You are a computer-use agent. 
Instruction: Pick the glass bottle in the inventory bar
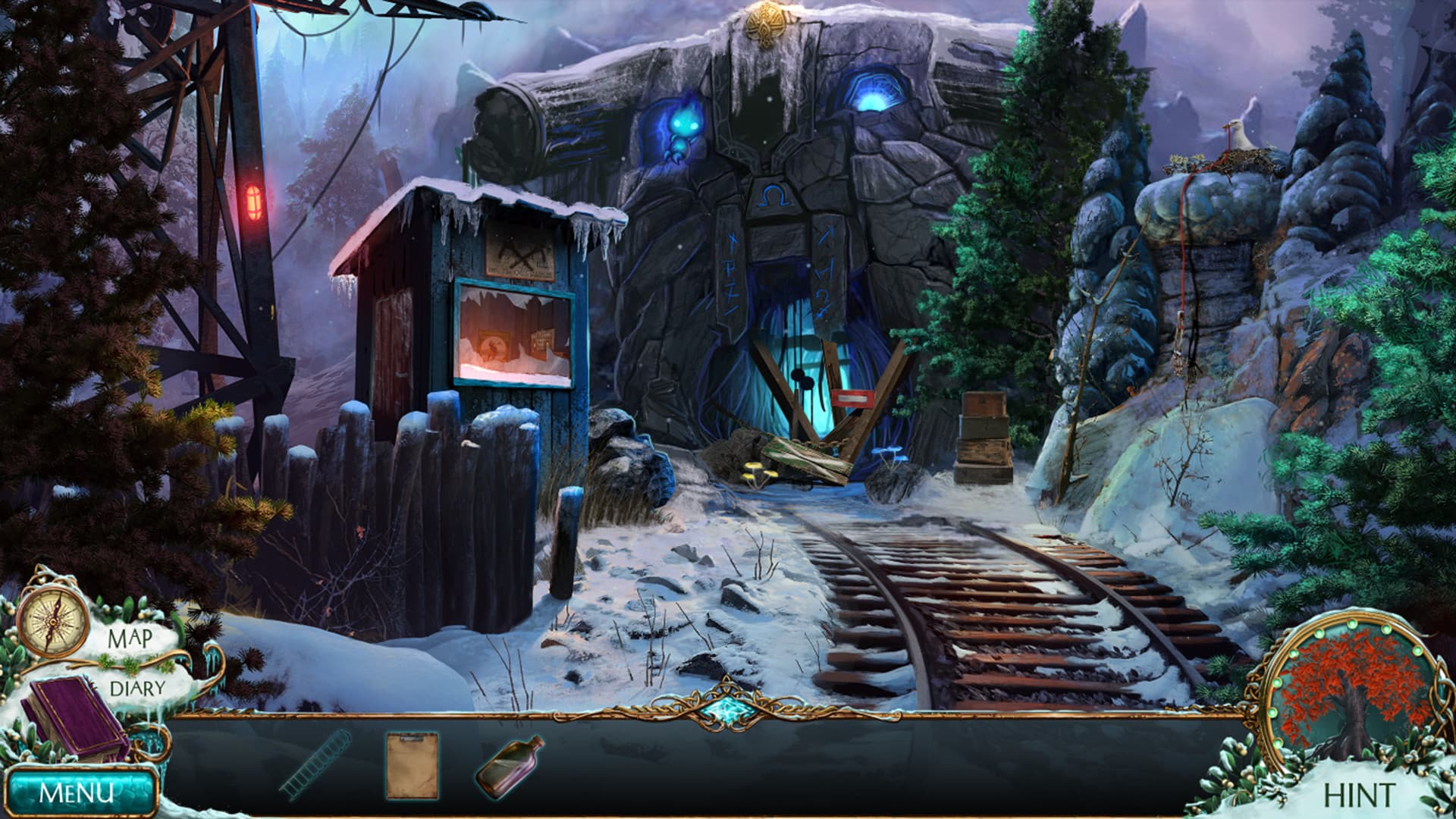508,766
